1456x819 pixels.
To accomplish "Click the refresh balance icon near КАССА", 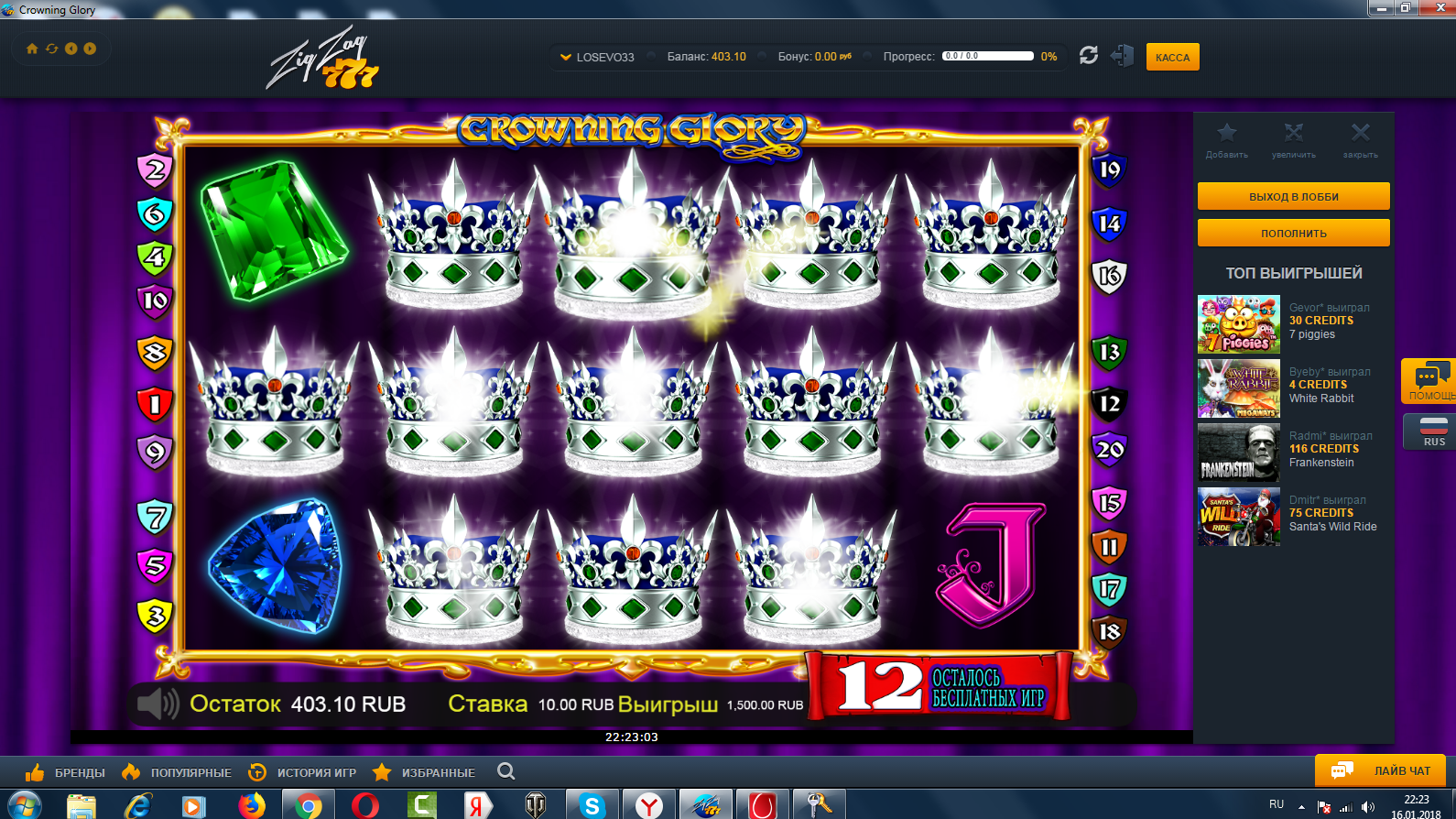I will [x=1088, y=56].
